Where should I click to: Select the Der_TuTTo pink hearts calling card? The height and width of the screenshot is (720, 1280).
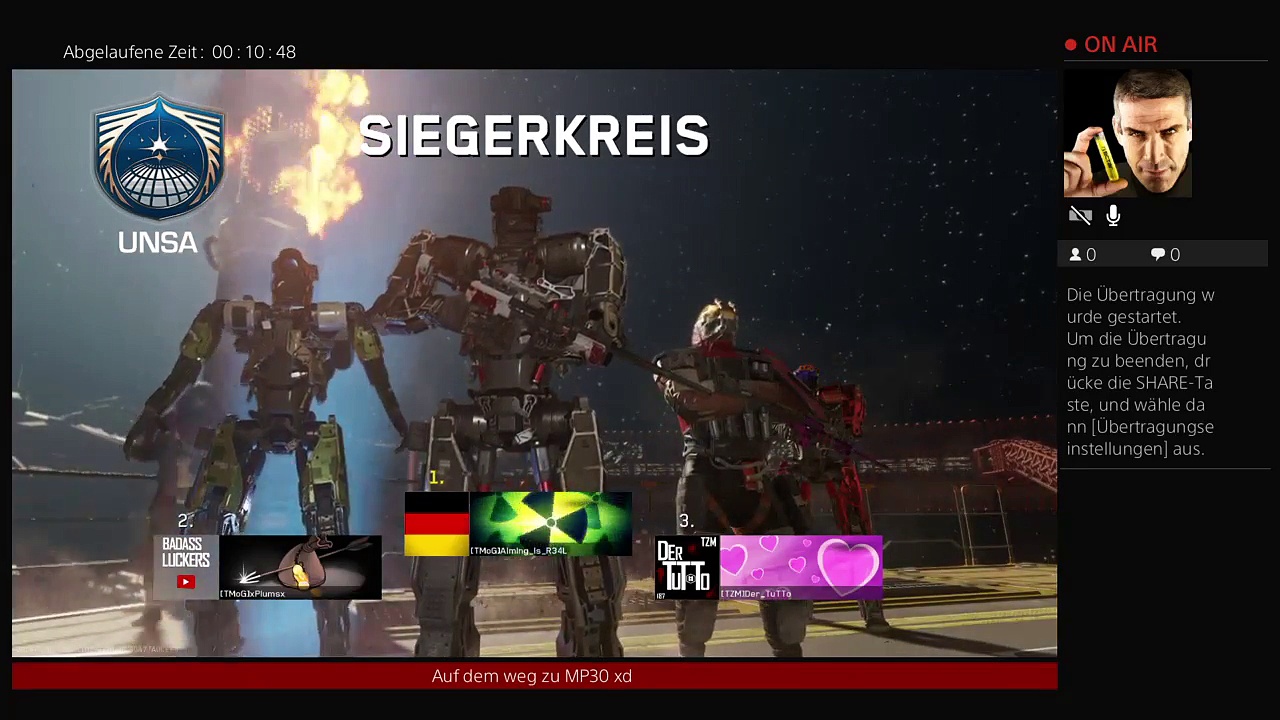click(x=801, y=567)
